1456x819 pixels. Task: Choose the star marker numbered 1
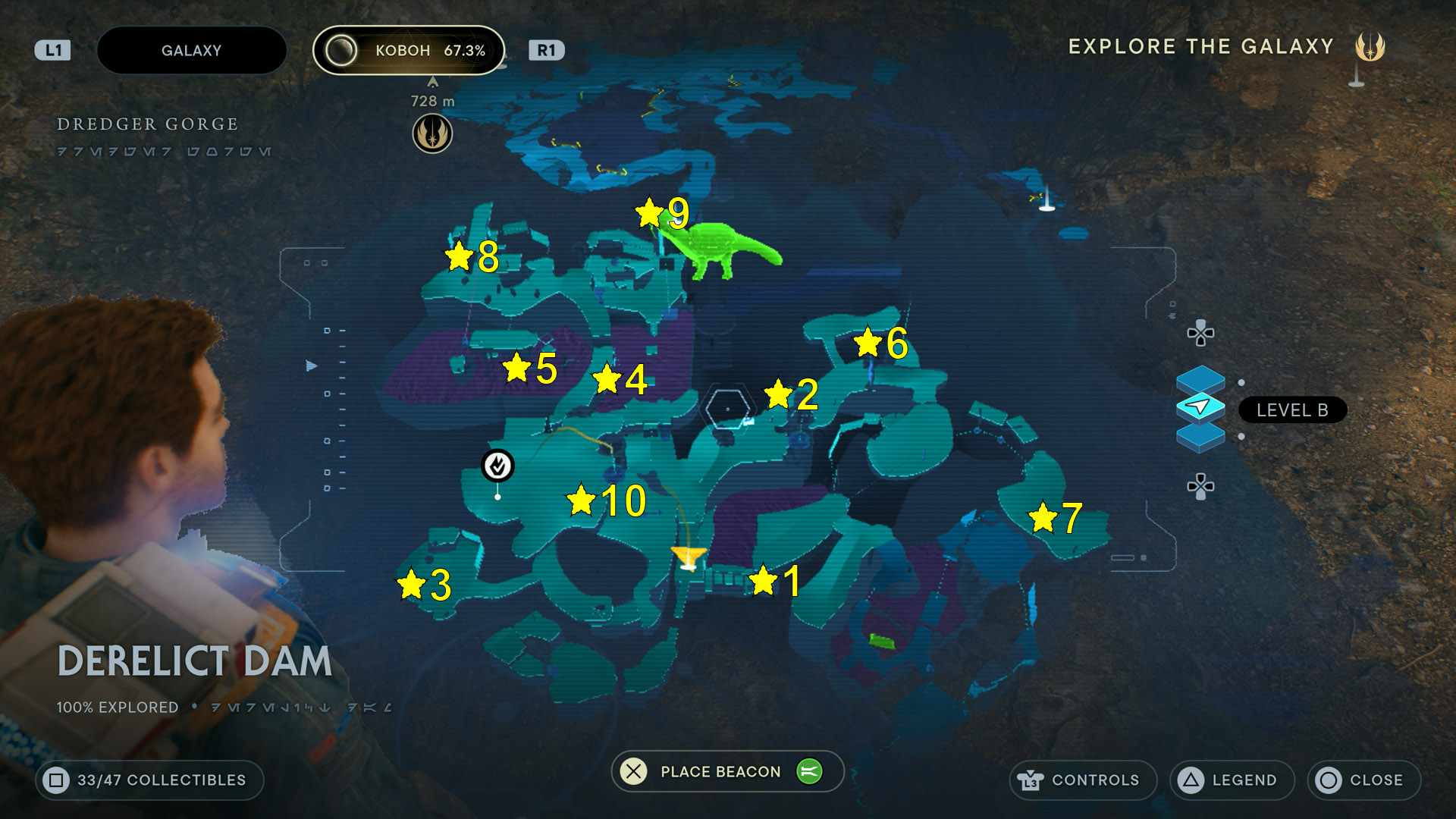(x=763, y=582)
